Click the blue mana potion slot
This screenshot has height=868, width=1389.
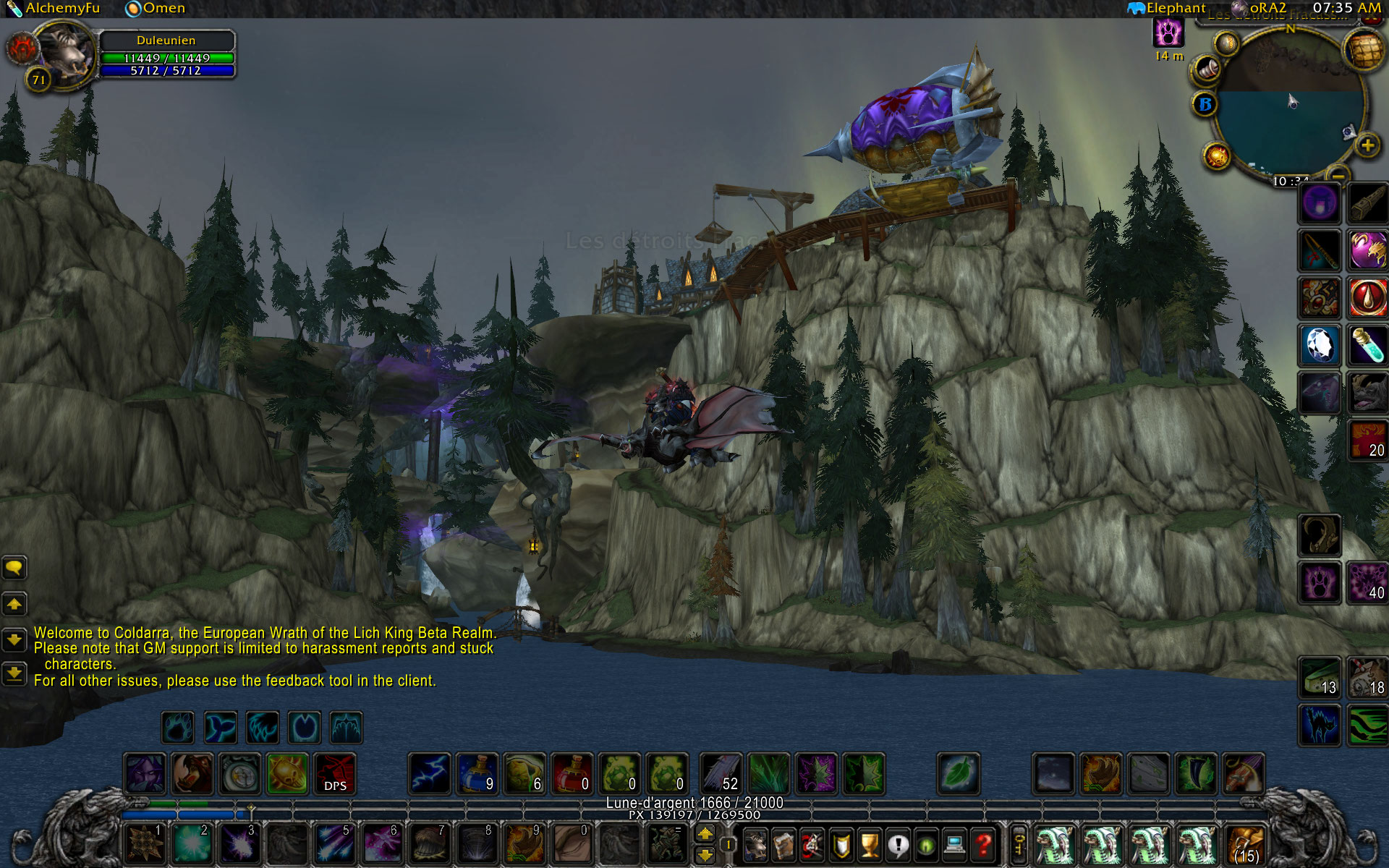tap(477, 773)
